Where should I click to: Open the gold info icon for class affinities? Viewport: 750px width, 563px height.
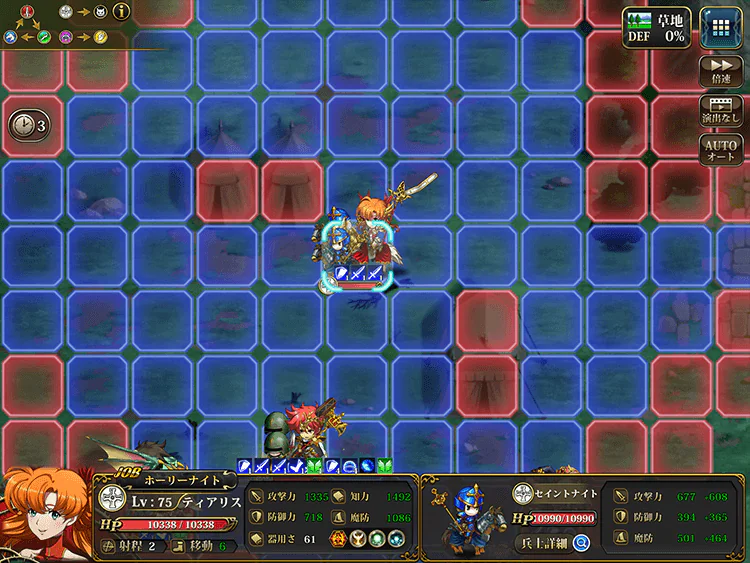123,12
